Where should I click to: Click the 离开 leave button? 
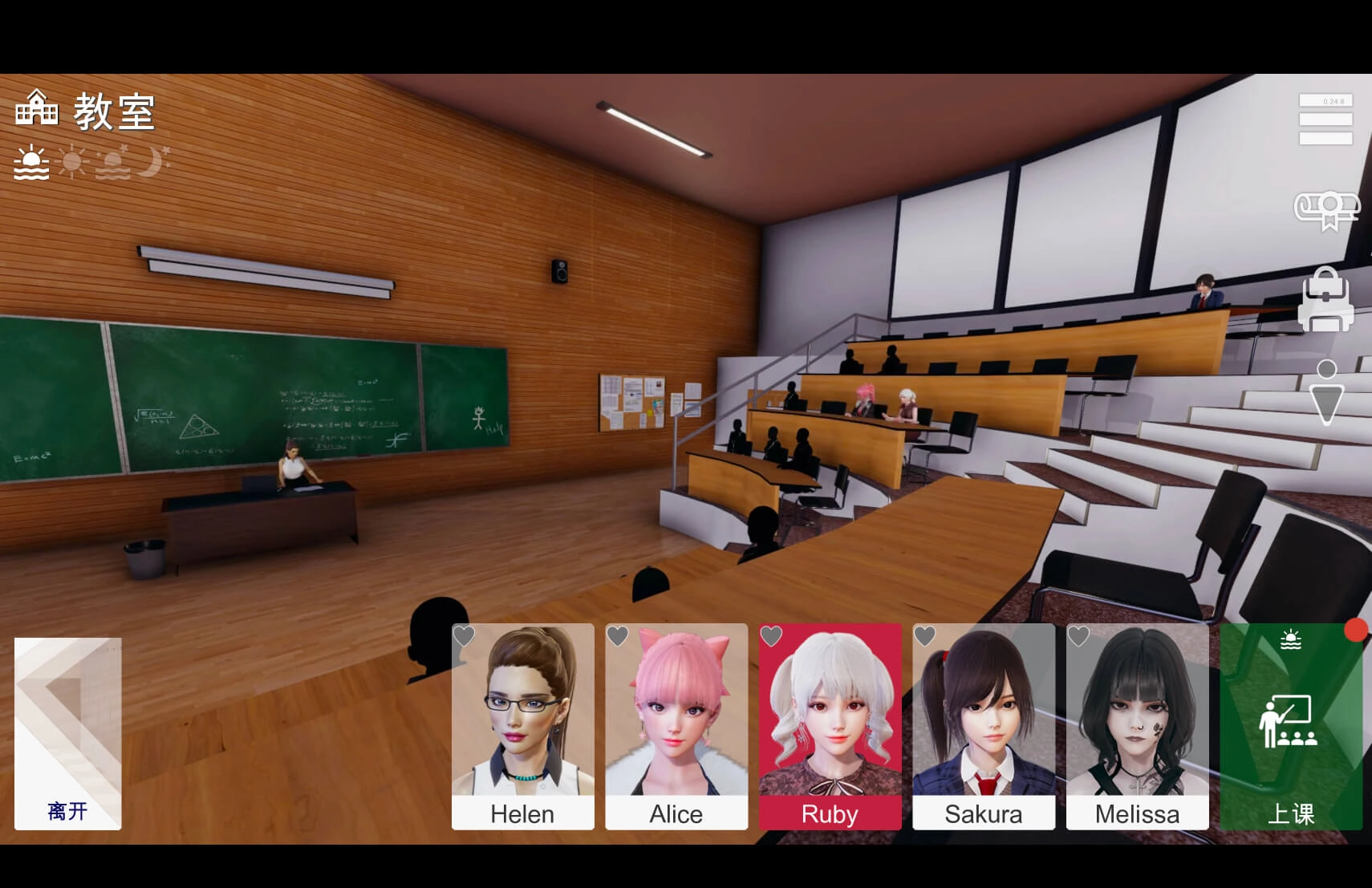[68, 733]
